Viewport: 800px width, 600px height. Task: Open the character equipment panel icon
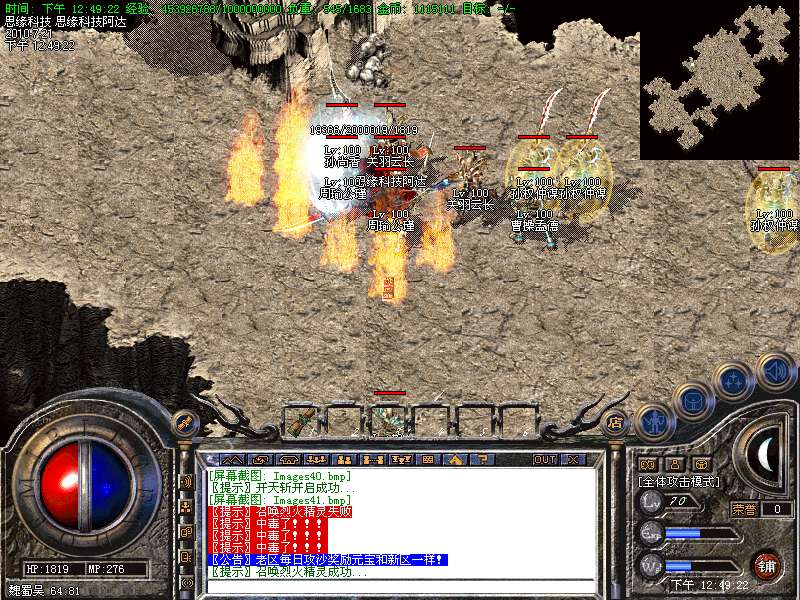[652, 421]
